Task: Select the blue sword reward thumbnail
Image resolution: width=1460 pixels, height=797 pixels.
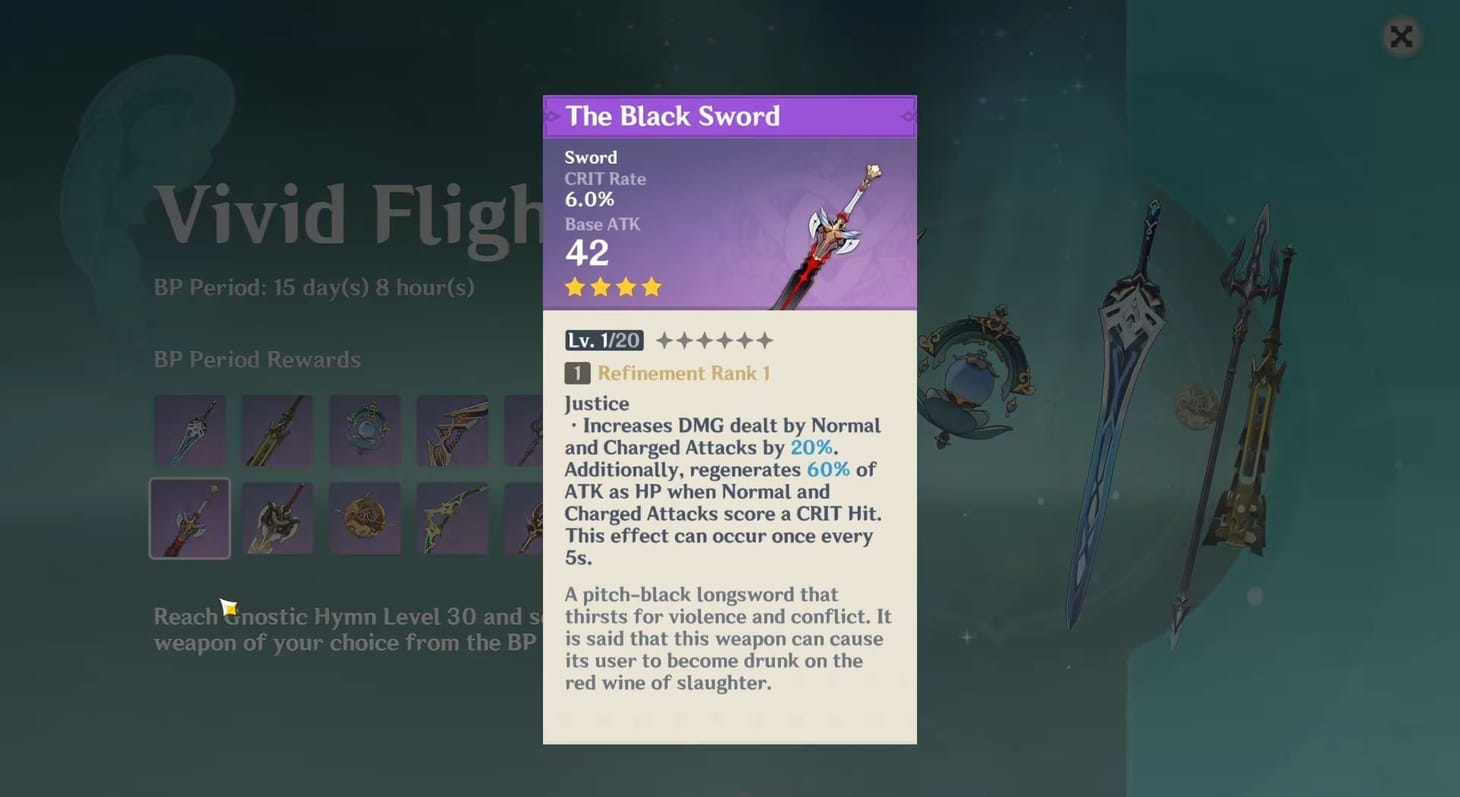Action: (x=190, y=430)
